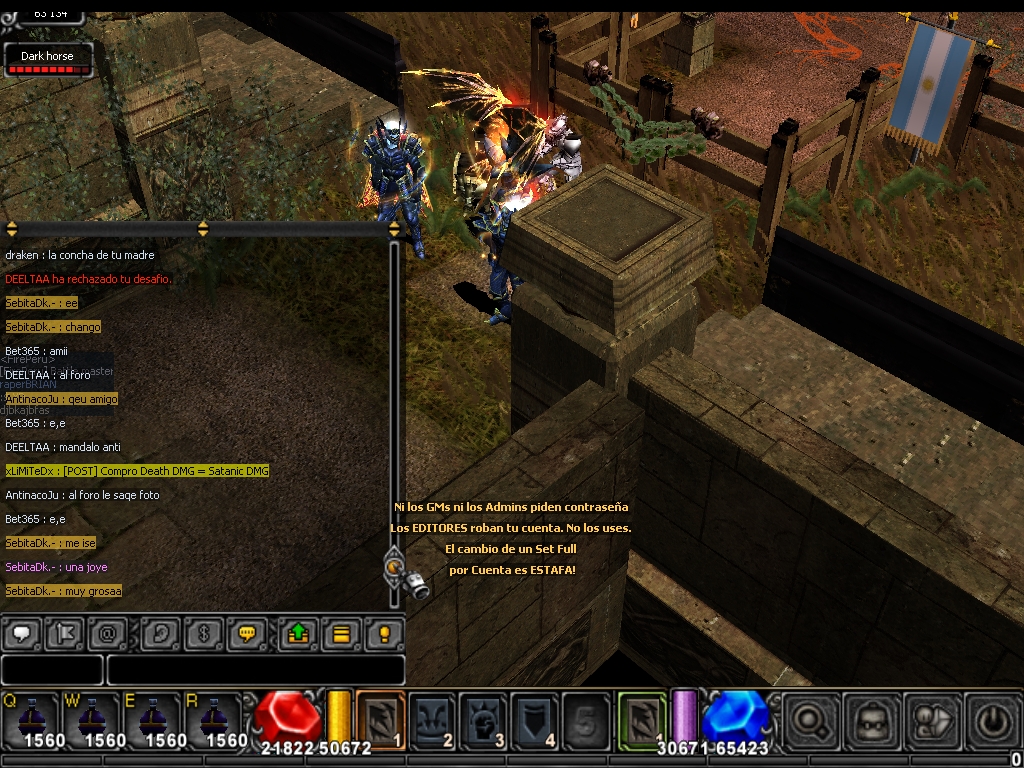Click the green arrow chat button

pos(298,634)
